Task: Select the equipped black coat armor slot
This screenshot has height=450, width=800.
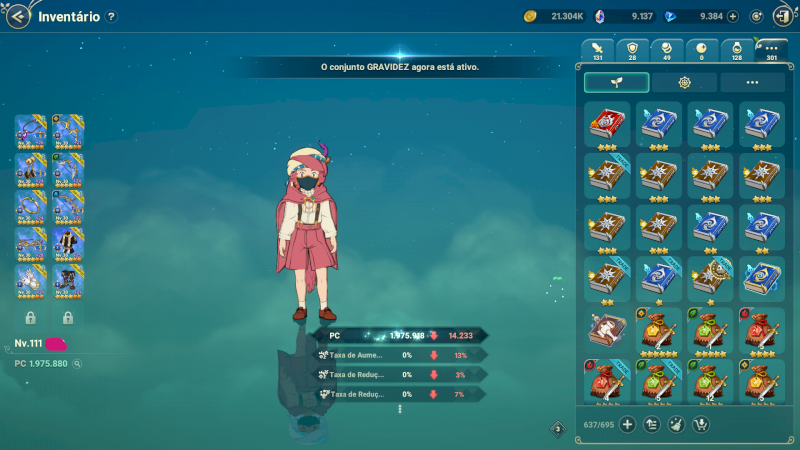Action: (68, 243)
